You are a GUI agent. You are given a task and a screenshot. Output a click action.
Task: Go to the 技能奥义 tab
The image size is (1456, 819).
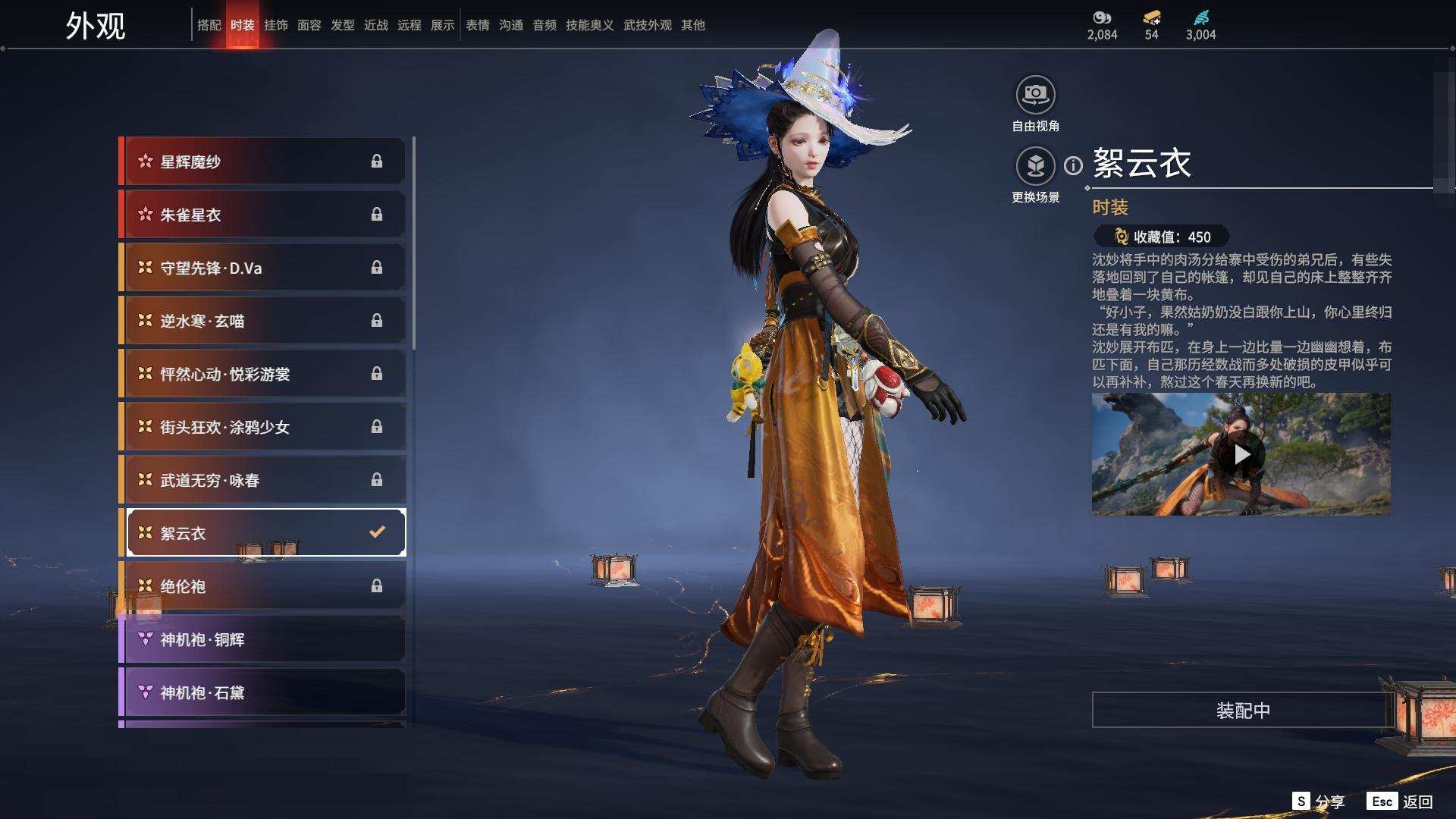click(x=589, y=25)
